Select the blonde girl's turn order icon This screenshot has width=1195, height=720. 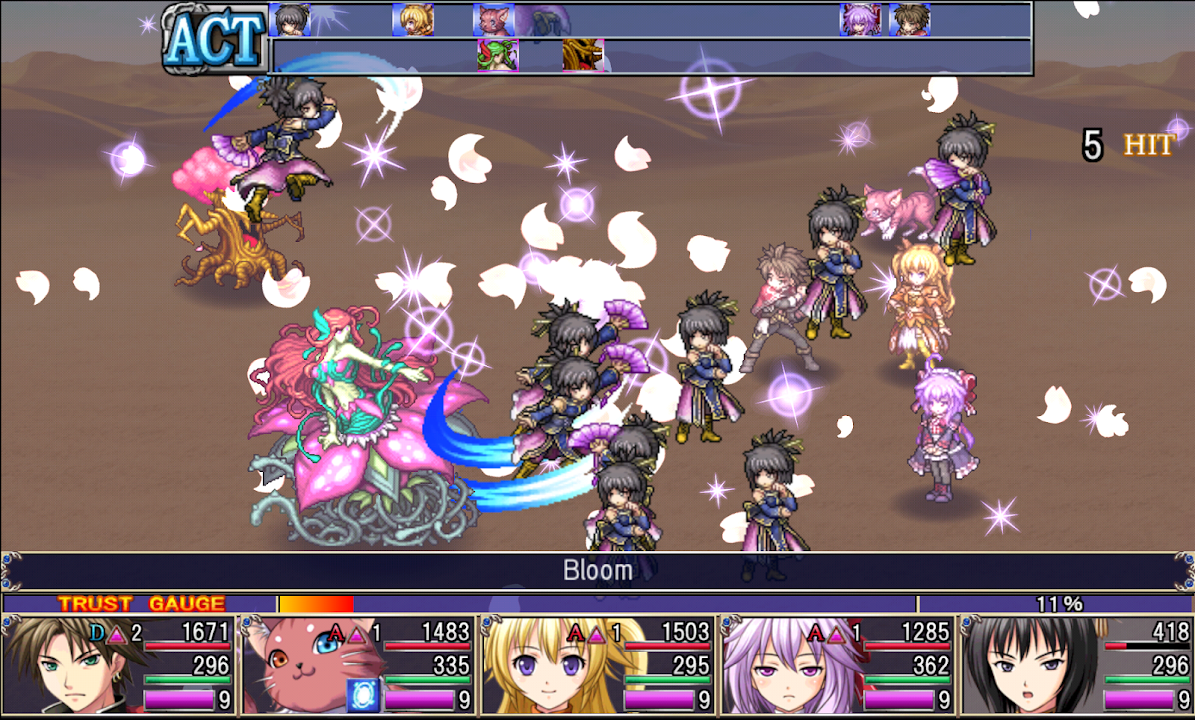[x=412, y=19]
